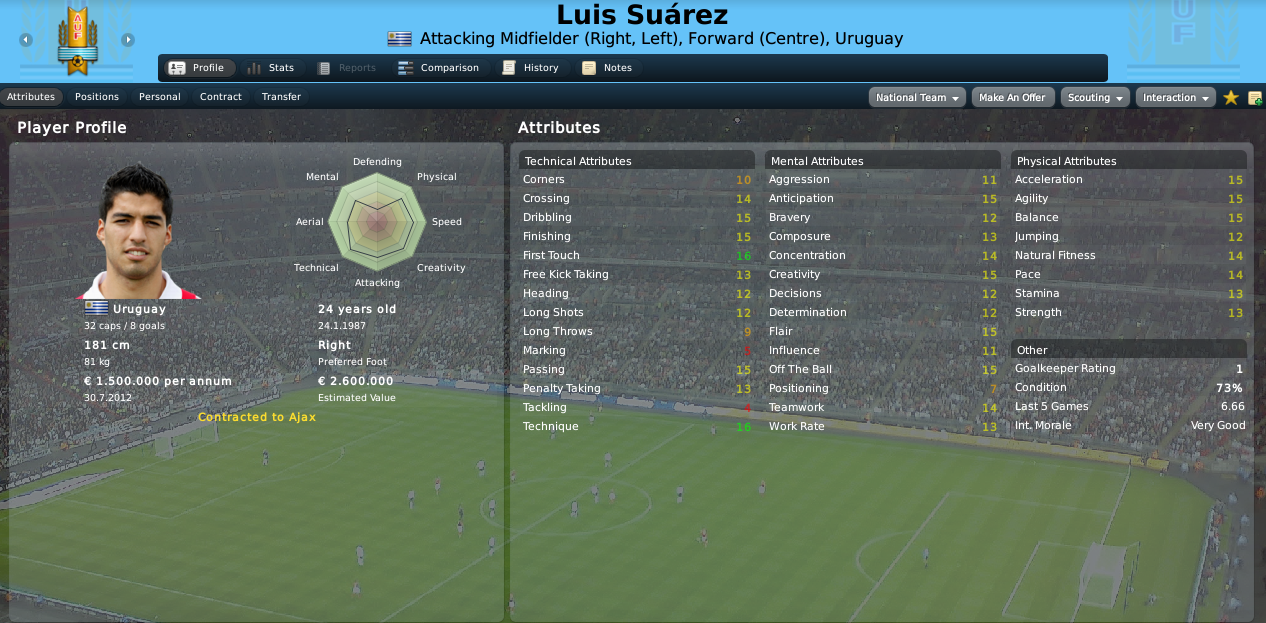View the Contract sub-tab
This screenshot has width=1266, height=623.
tap(221, 97)
